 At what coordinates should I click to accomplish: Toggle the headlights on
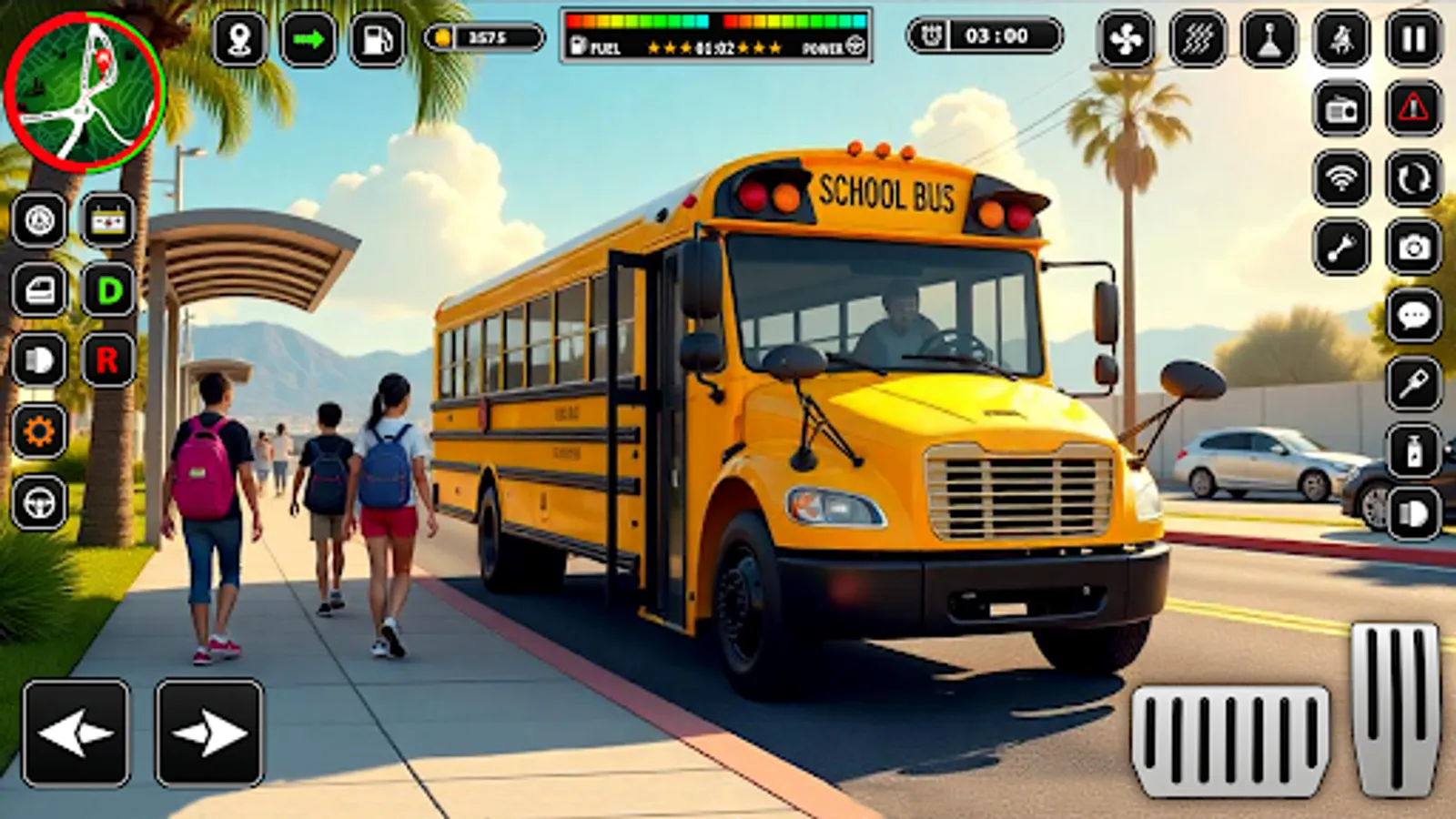[x=38, y=359]
